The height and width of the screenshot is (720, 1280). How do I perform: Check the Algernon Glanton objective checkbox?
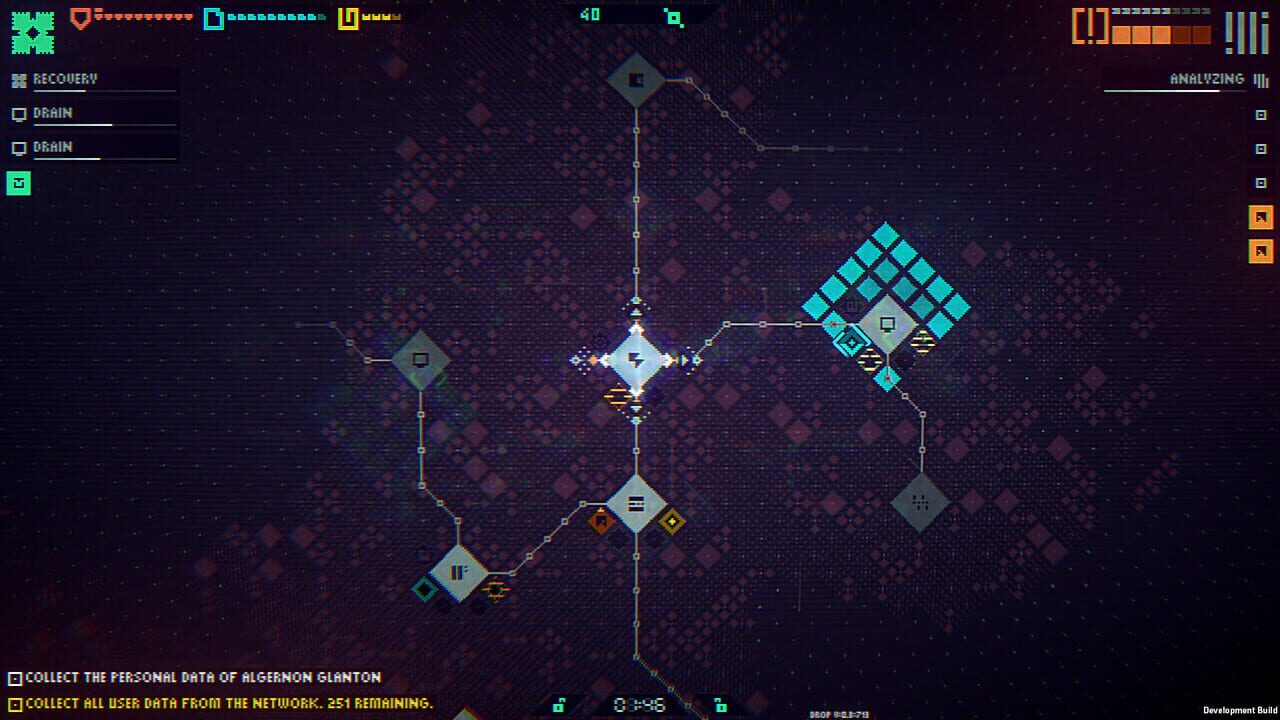(x=14, y=679)
